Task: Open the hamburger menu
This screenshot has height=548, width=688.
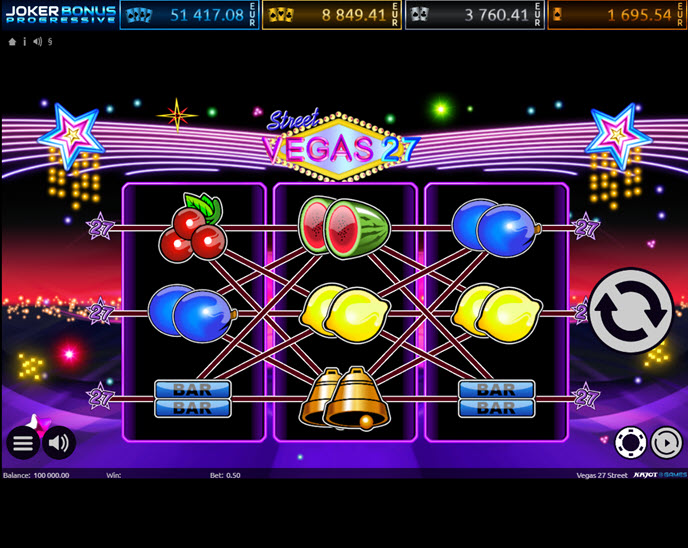Action: click(22, 442)
